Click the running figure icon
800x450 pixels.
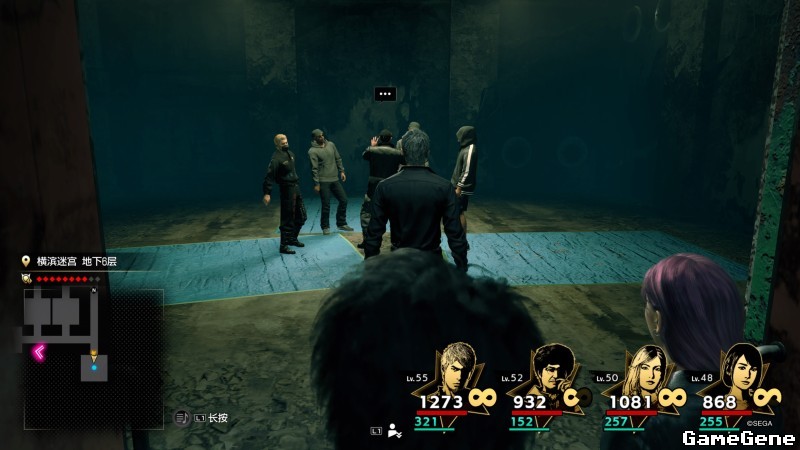pos(395,431)
